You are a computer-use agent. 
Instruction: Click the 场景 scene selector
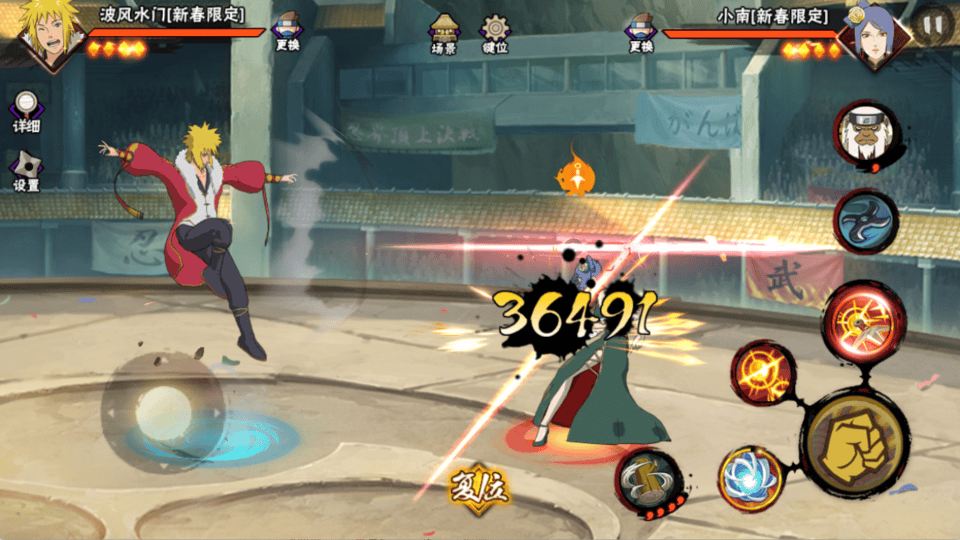pyautogui.click(x=443, y=34)
